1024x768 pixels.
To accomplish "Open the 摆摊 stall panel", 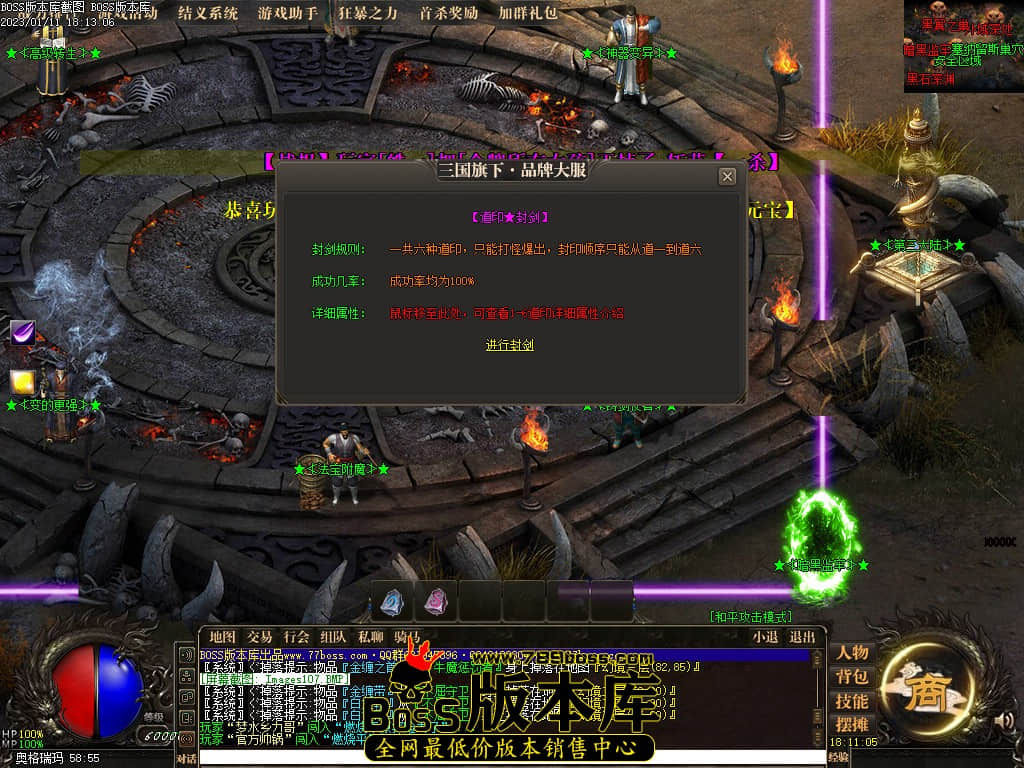I will click(x=852, y=725).
